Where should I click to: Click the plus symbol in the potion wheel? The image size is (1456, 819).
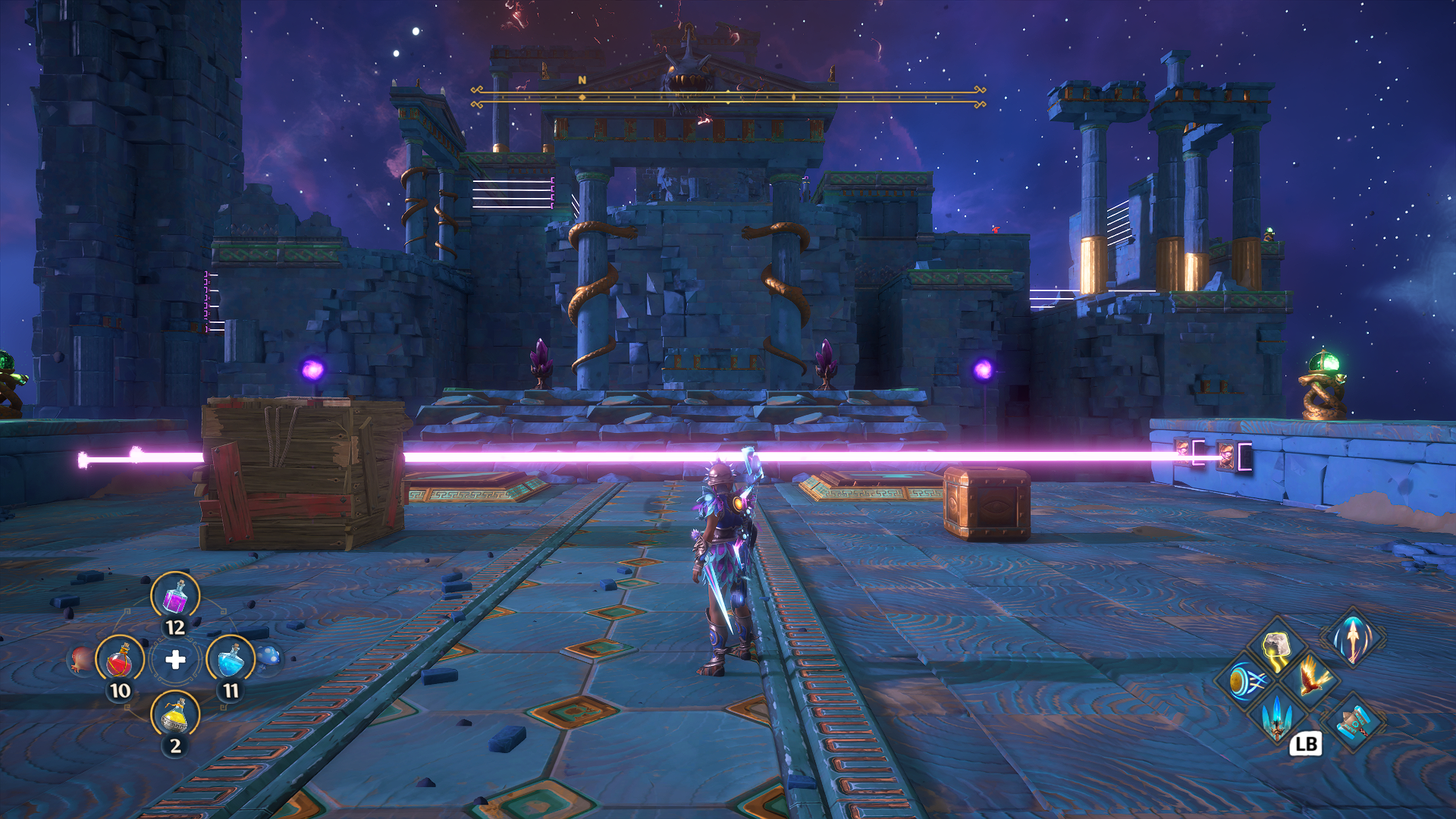[175, 660]
